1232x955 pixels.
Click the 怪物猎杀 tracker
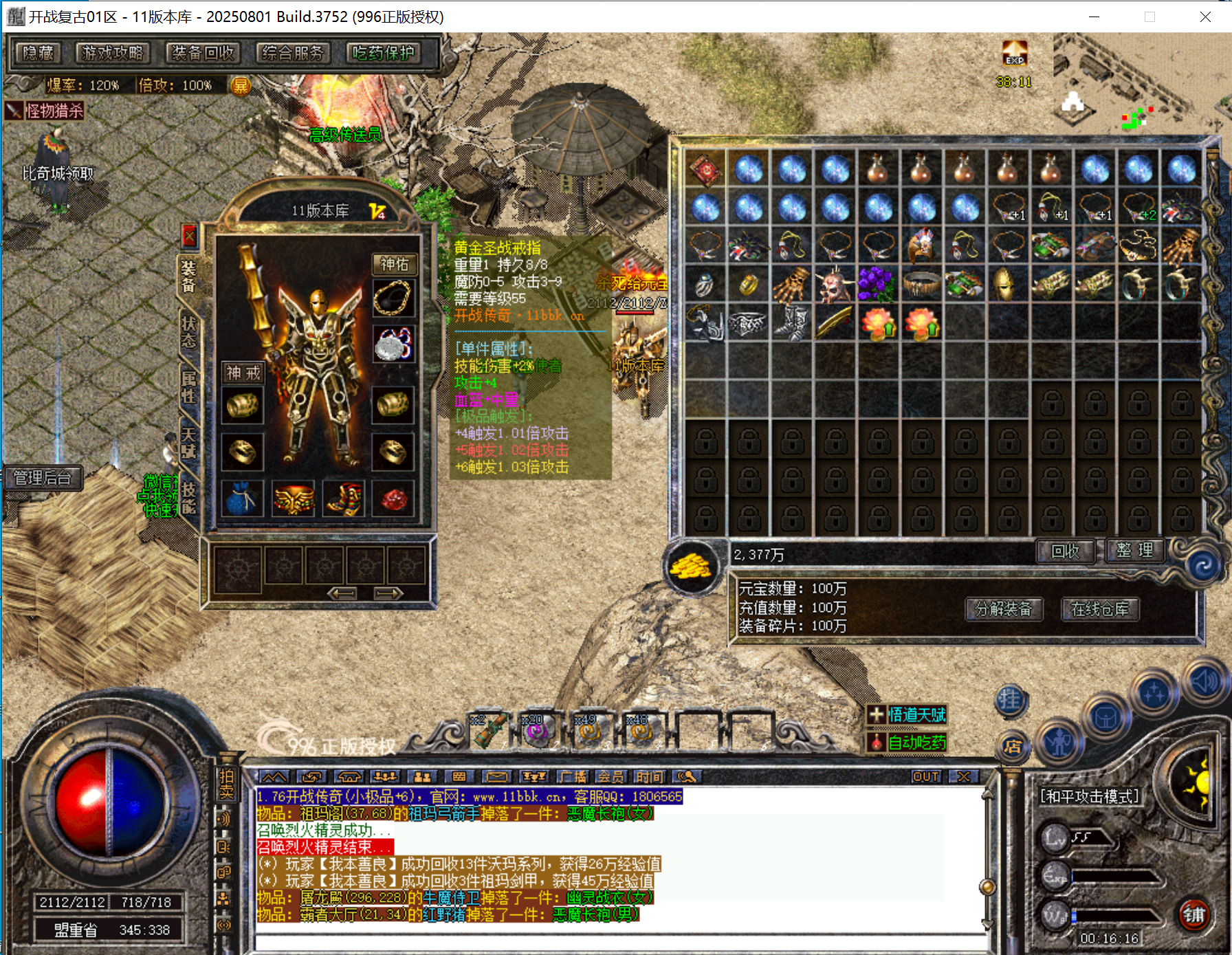click(45, 111)
